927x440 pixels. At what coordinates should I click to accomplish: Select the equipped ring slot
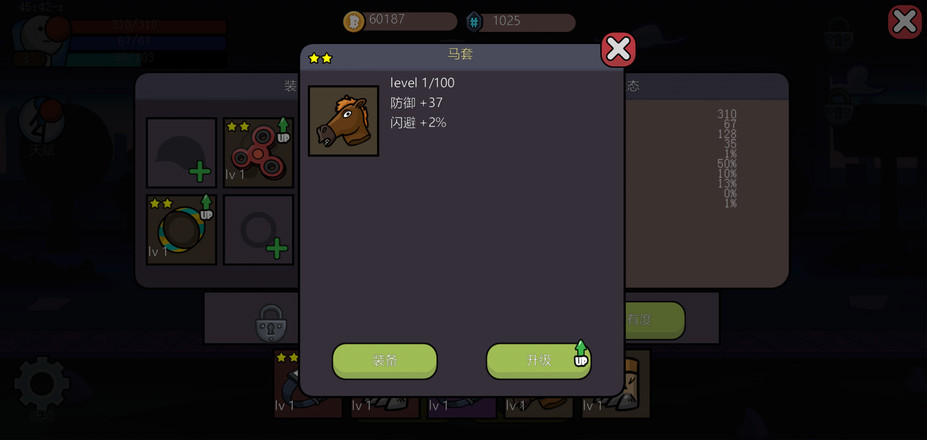coord(181,230)
